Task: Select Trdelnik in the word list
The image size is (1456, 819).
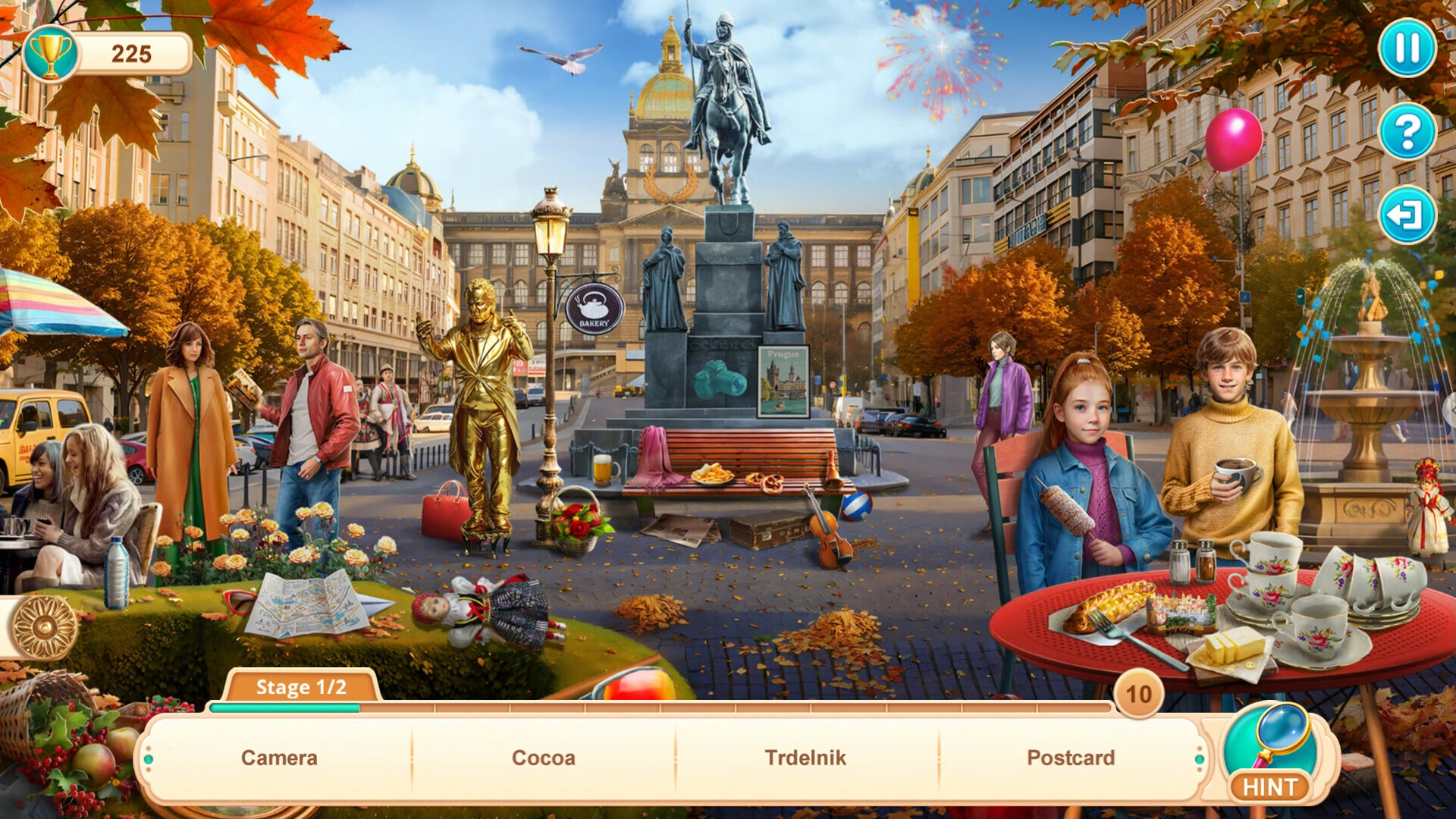Action: click(x=805, y=757)
